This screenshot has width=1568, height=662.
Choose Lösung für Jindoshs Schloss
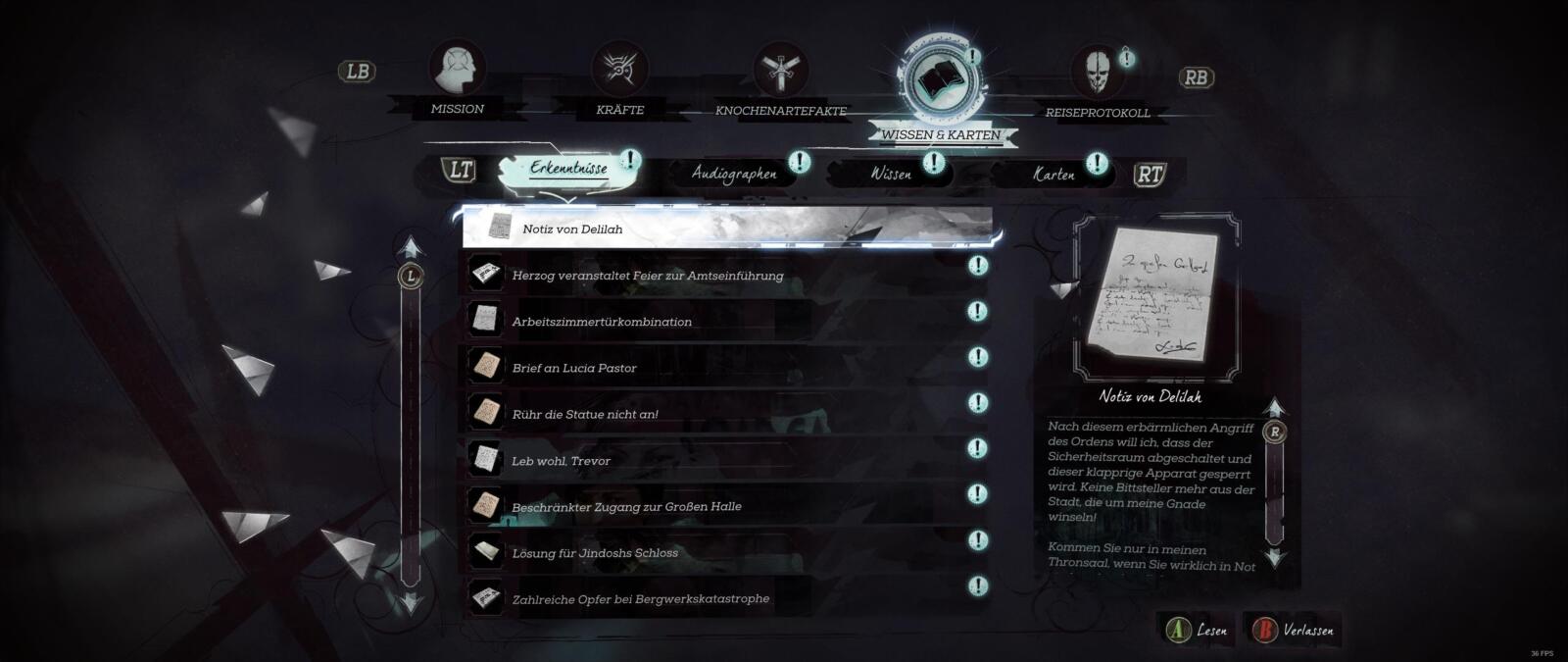click(x=725, y=552)
